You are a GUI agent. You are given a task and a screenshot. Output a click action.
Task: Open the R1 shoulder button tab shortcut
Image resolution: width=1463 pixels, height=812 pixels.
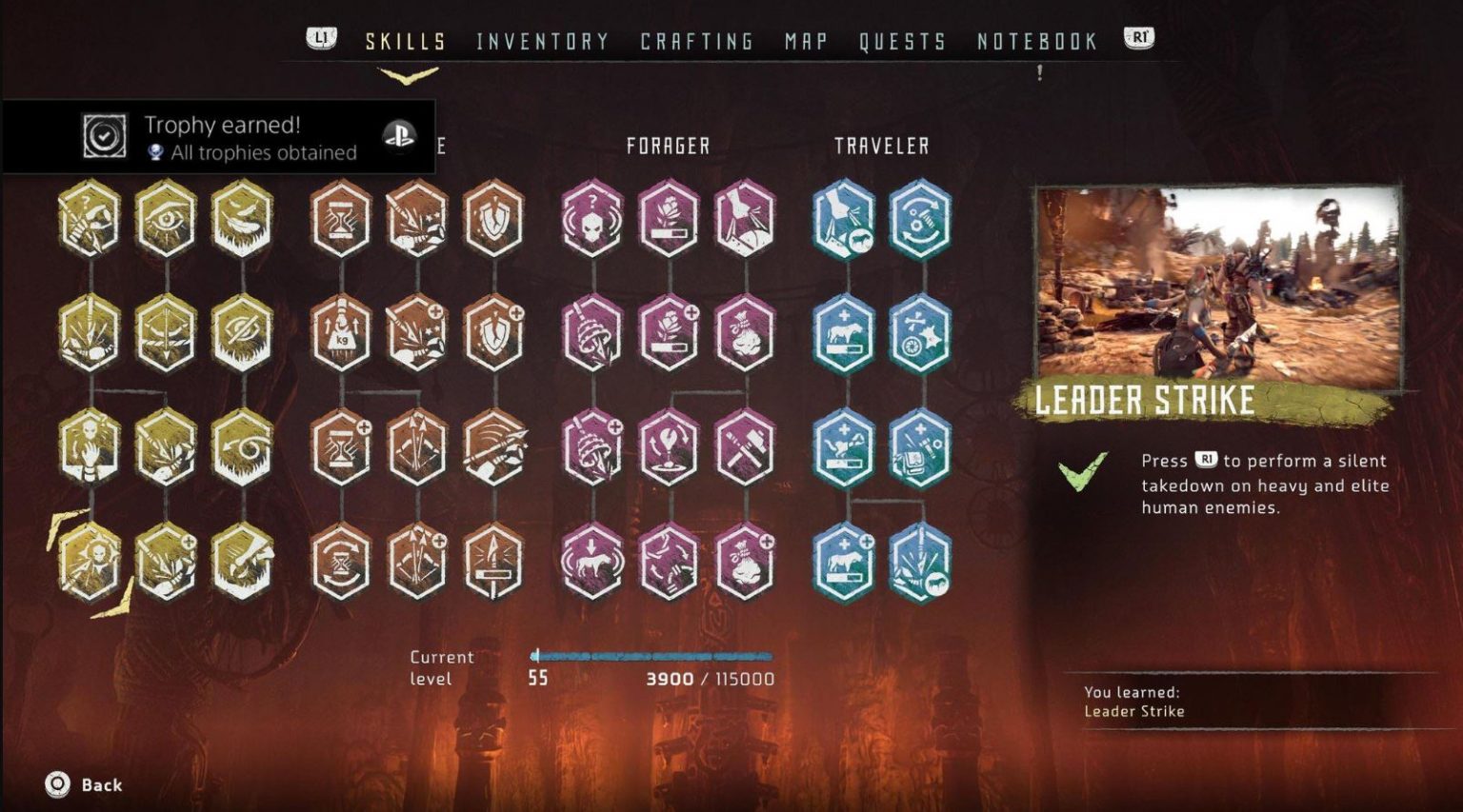point(1137,36)
